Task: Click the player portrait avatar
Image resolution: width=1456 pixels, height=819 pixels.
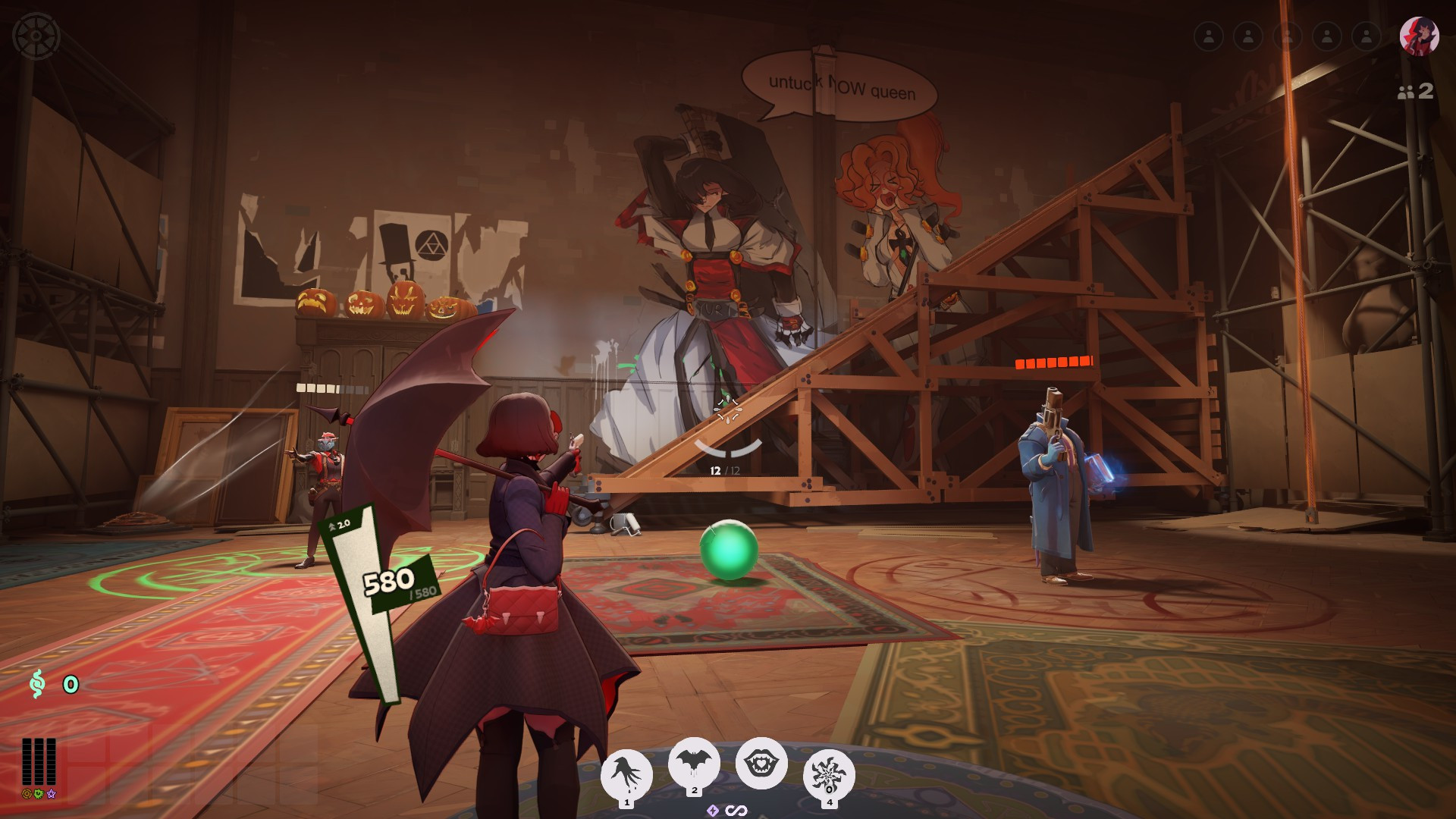Action: click(1419, 36)
